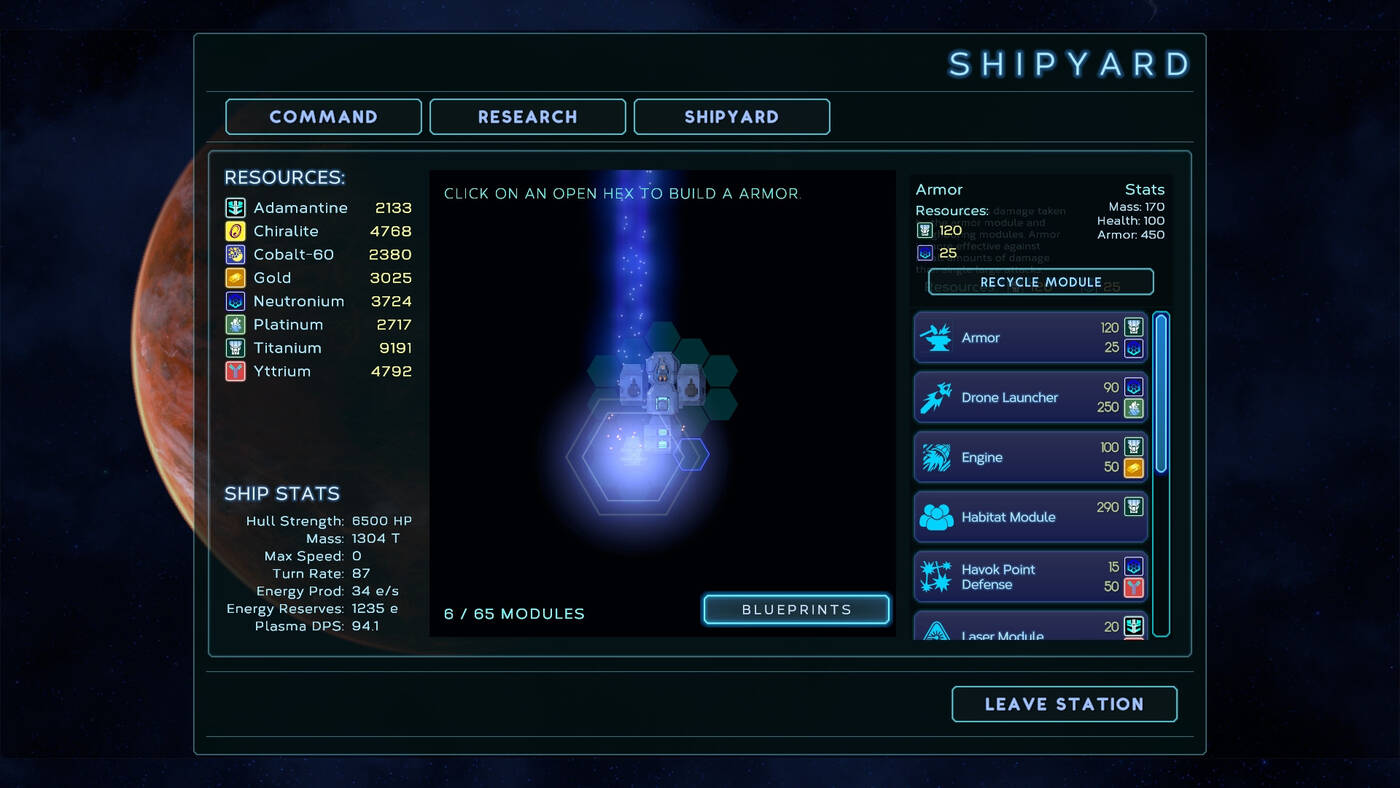Viewport: 1400px width, 788px height.
Task: Click the highlighted open hex beside the ship
Action: coord(691,454)
